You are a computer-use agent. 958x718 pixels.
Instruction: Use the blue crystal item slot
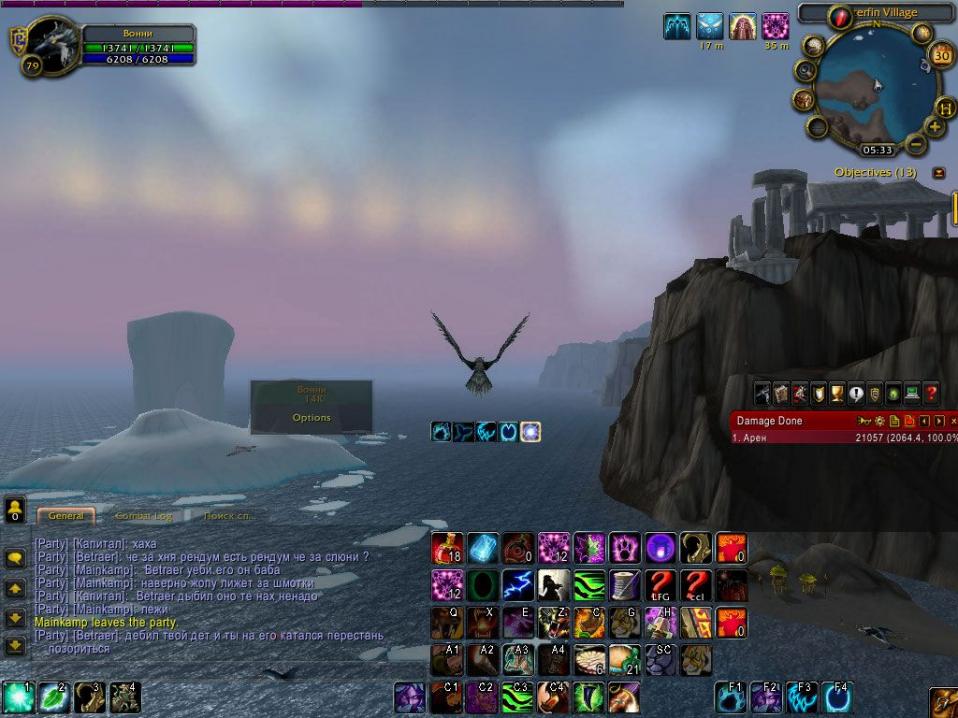[483, 547]
